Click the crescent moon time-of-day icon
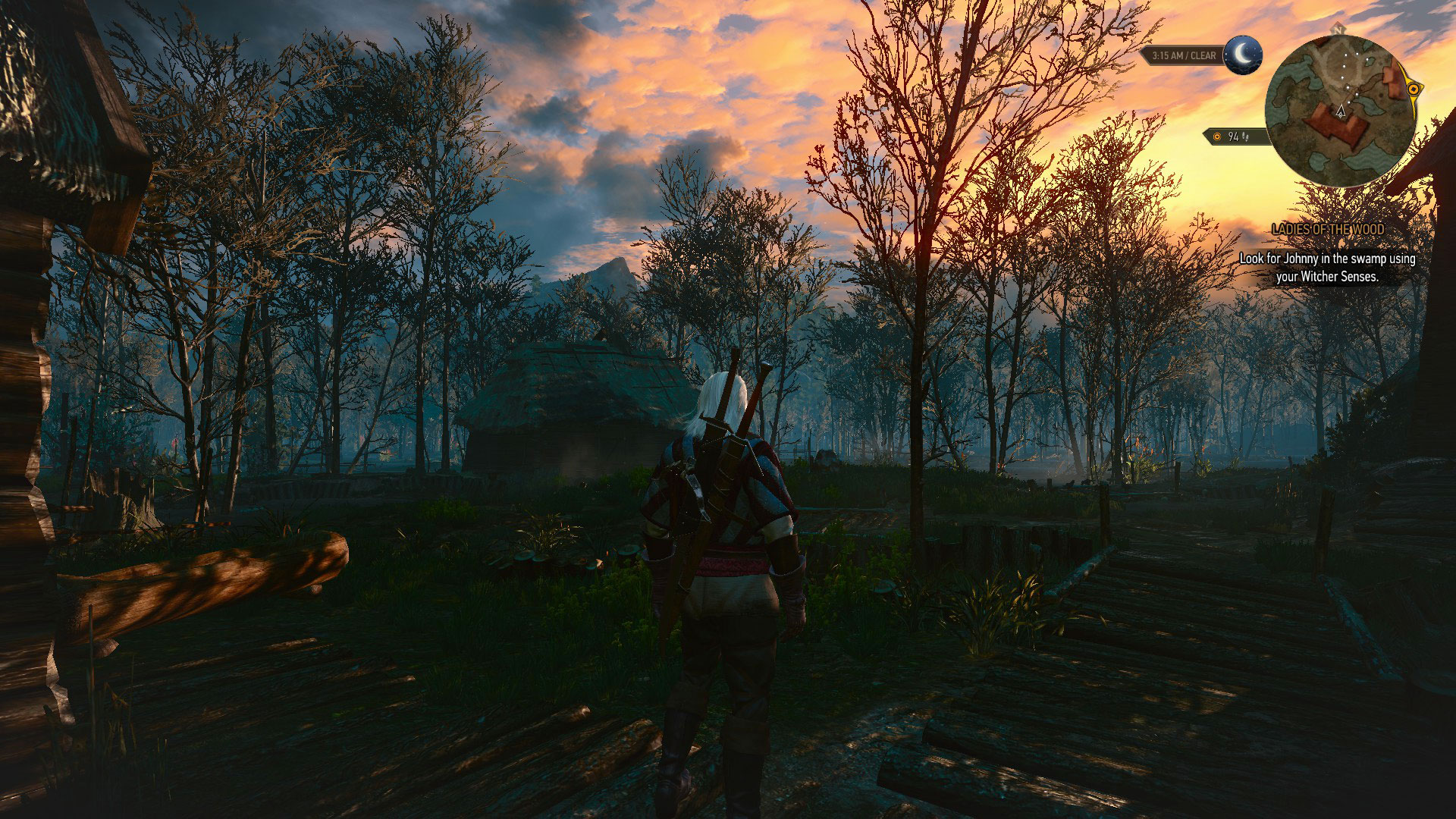1456x819 pixels. (x=1242, y=55)
